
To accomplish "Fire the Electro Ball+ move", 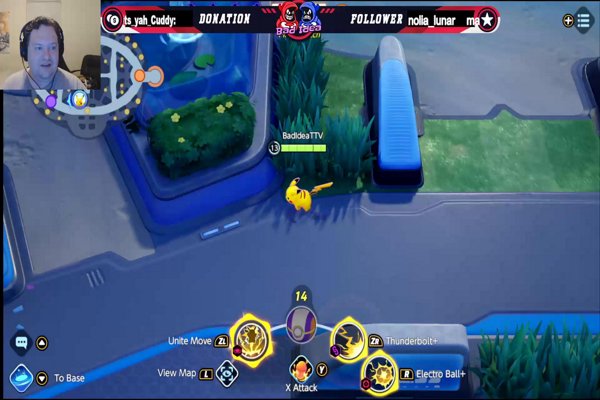I will (379, 374).
